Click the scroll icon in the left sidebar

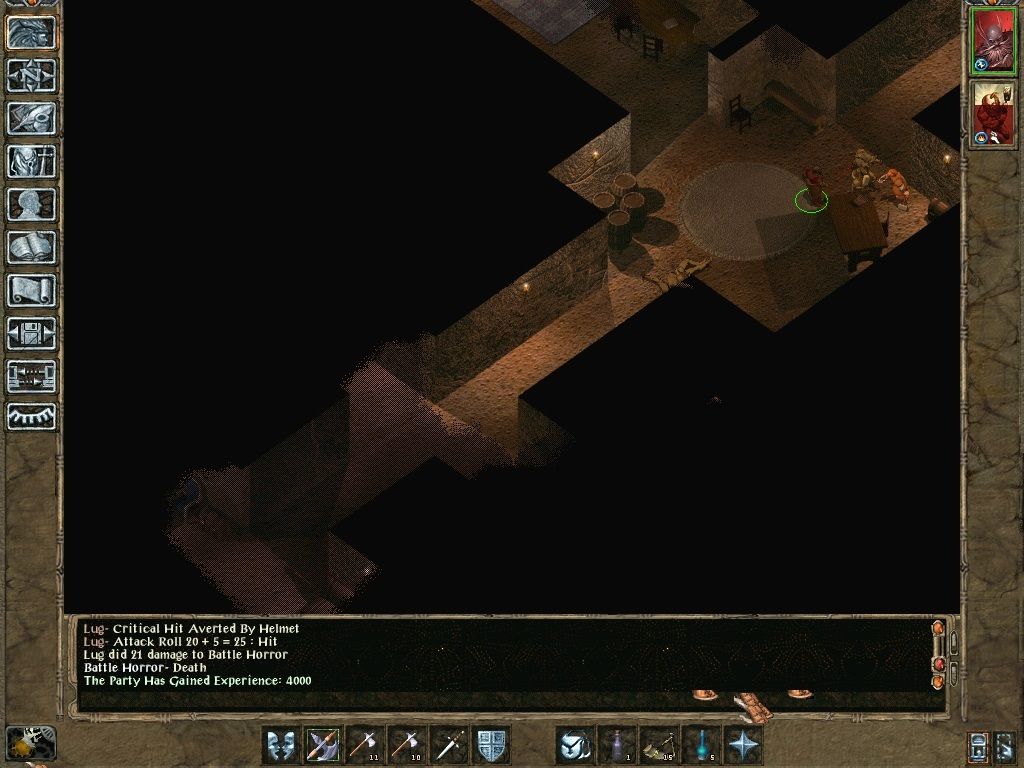tap(31, 291)
